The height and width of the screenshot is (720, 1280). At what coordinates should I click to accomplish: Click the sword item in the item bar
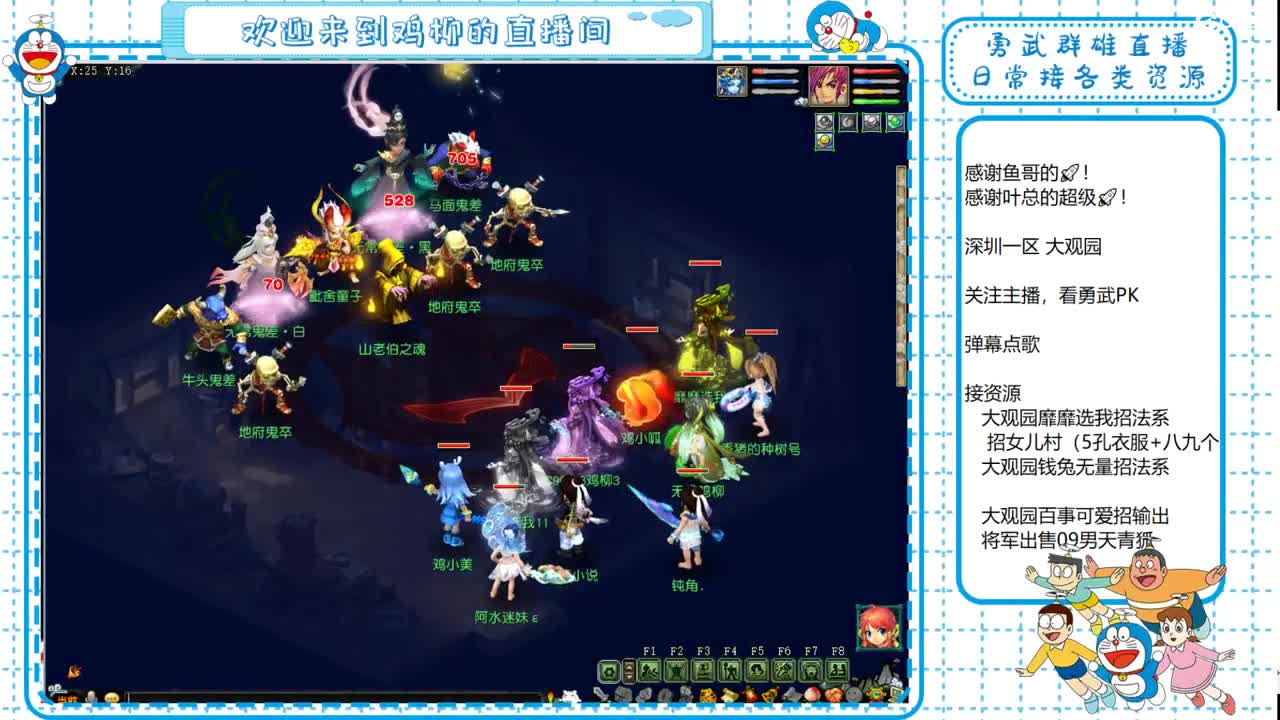[600, 694]
